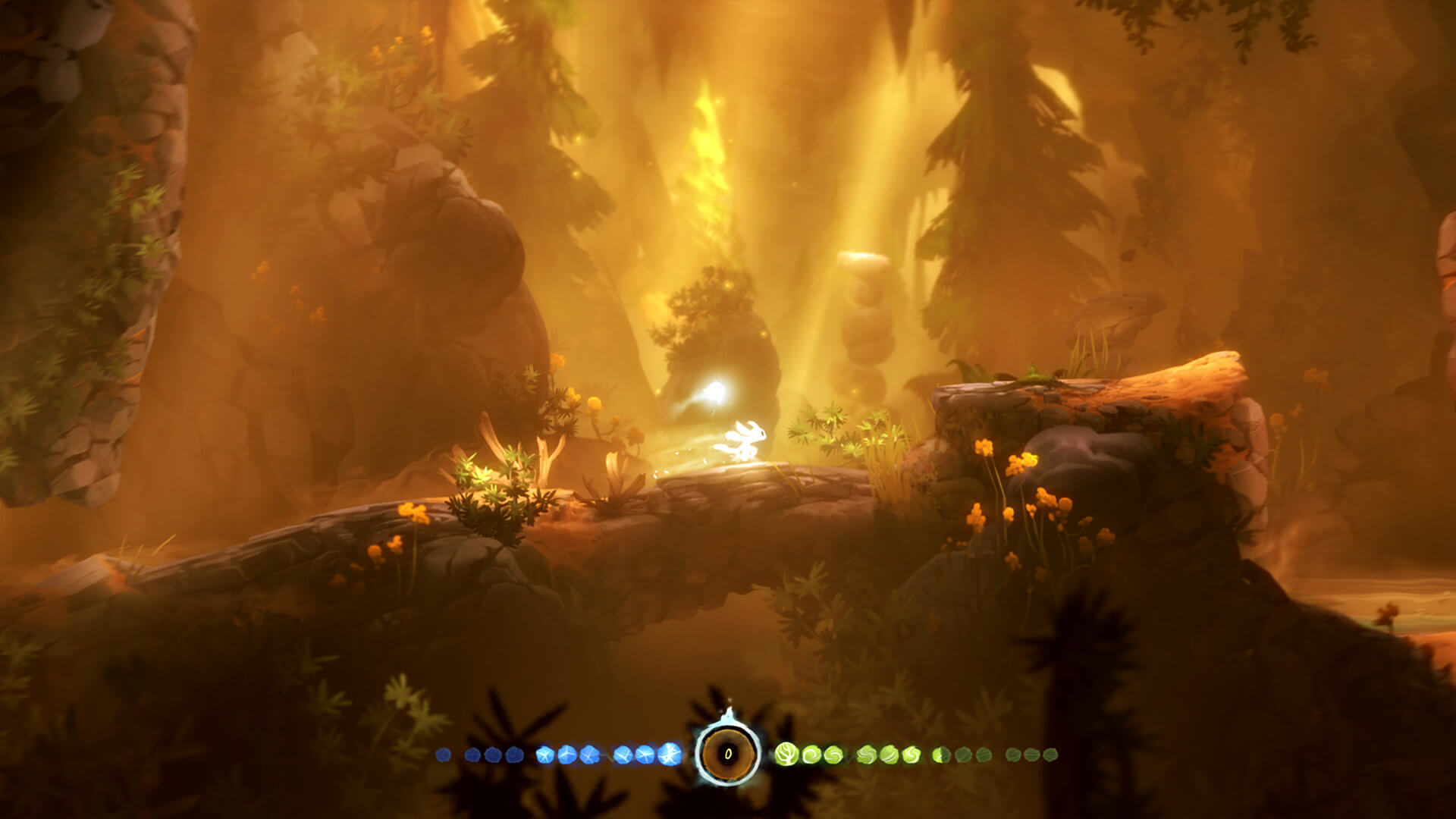
Task: Click the half-filled green life cell
Action: (939, 755)
